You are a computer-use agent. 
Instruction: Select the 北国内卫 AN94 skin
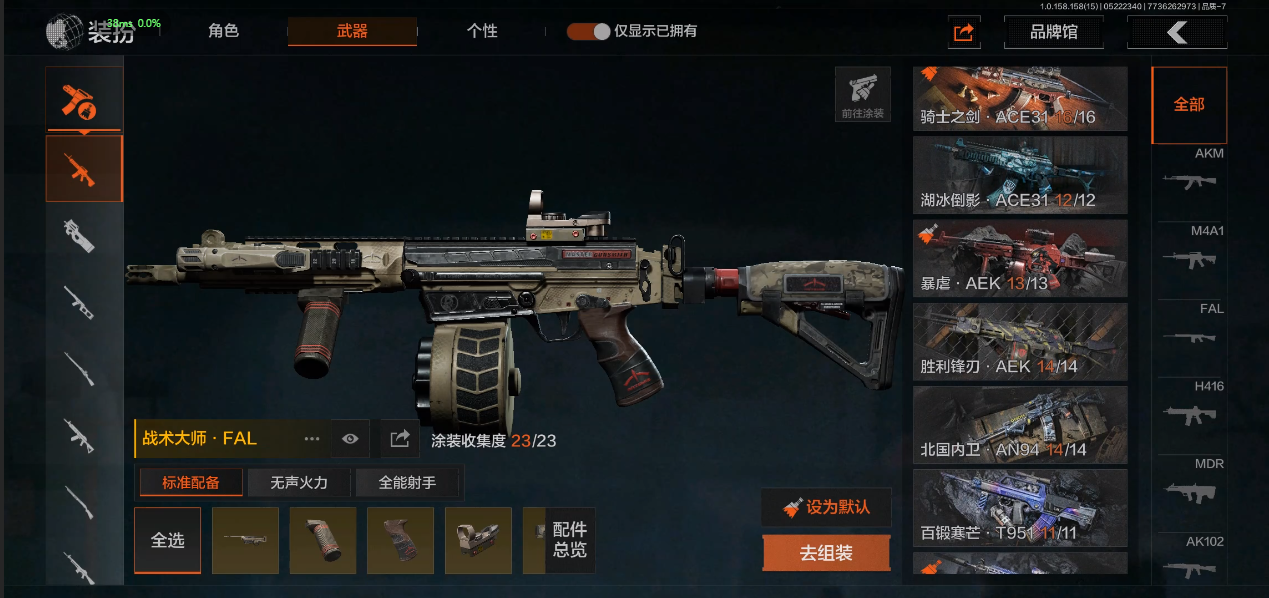click(1020, 424)
